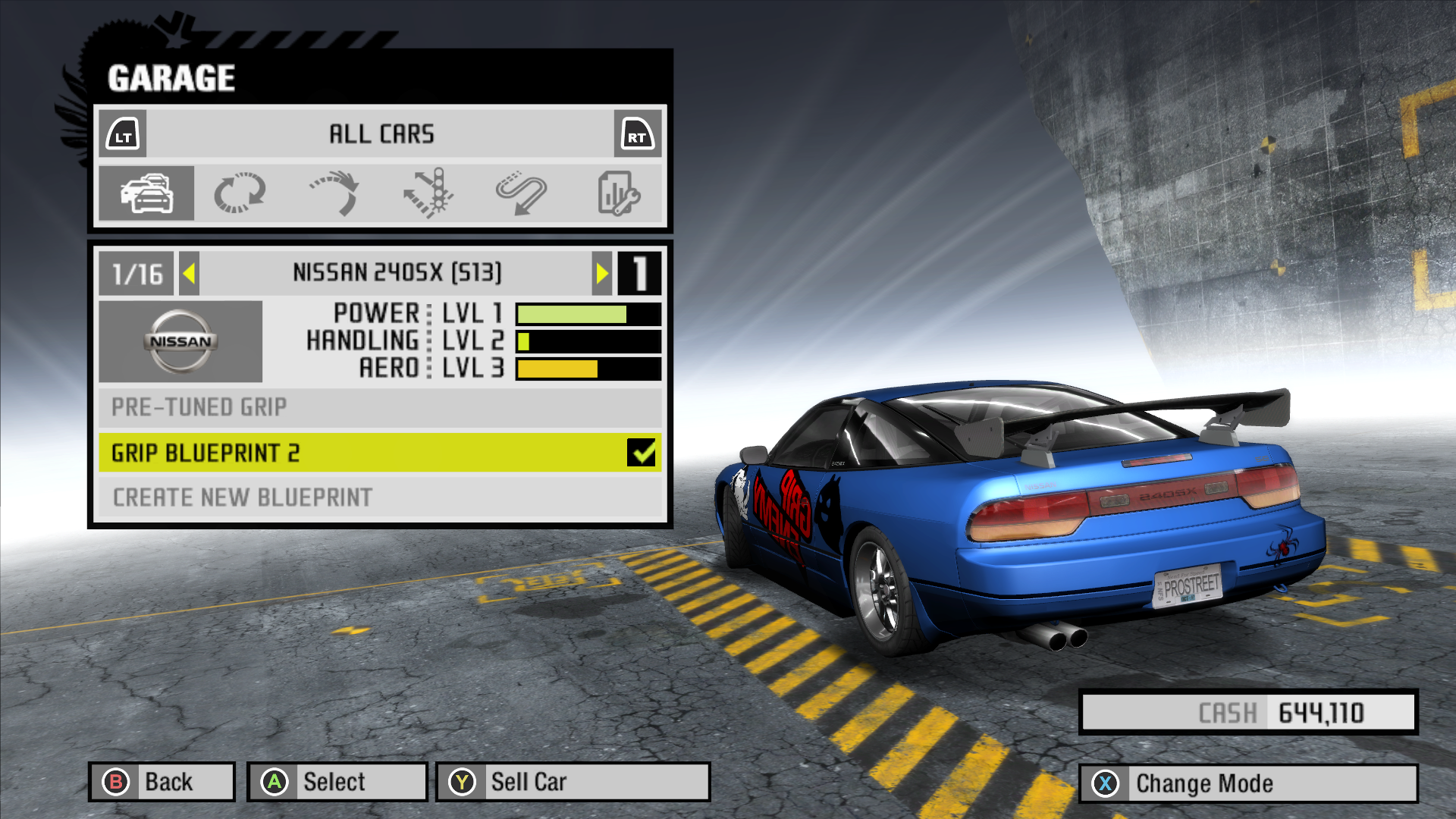The width and height of the screenshot is (1456, 819).
Task: Switch to the drift cars category icon
Action: (334, 193)
